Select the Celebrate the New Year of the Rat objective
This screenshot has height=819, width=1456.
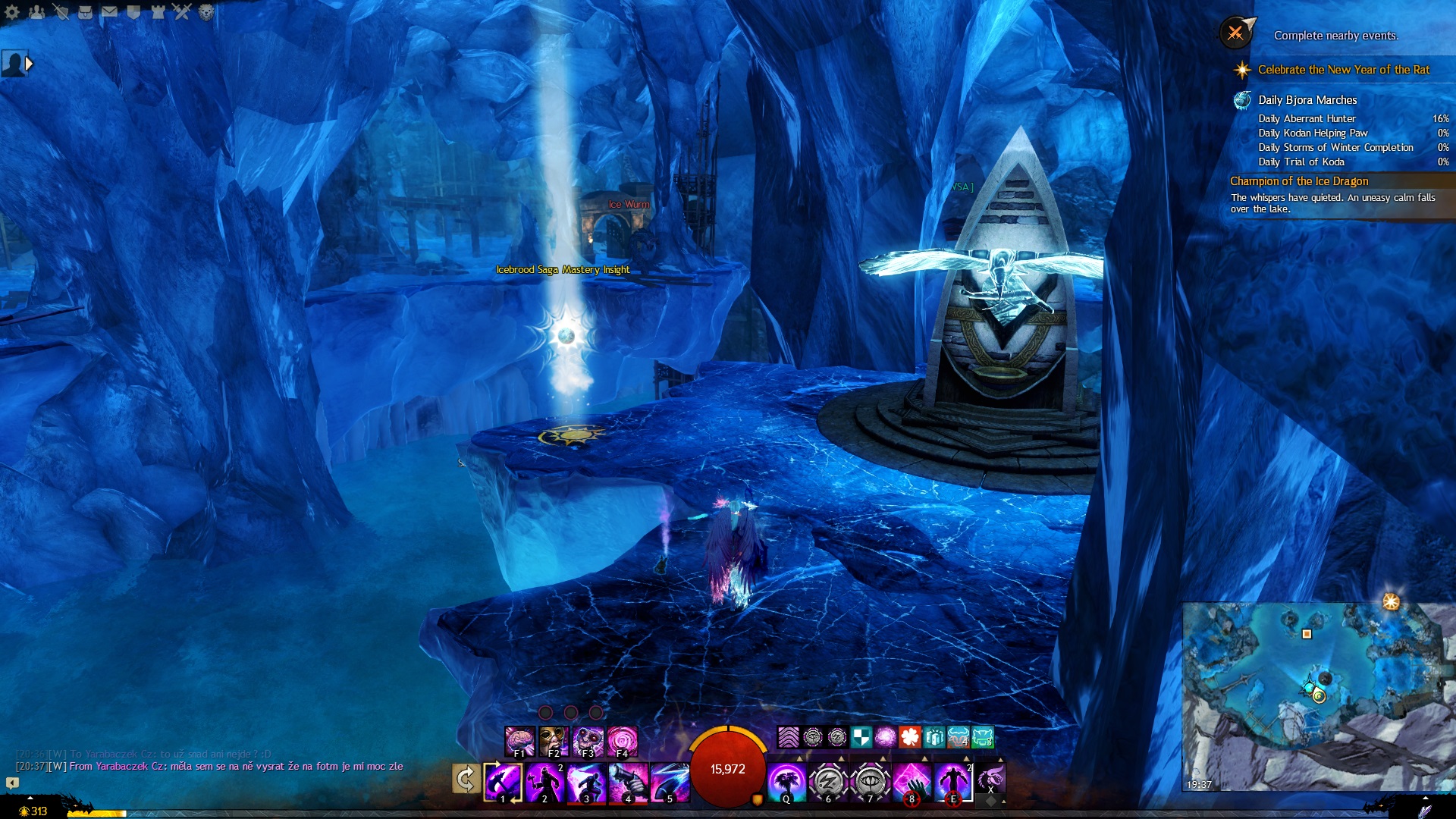pyautogui.click(x=1343, y=70)
